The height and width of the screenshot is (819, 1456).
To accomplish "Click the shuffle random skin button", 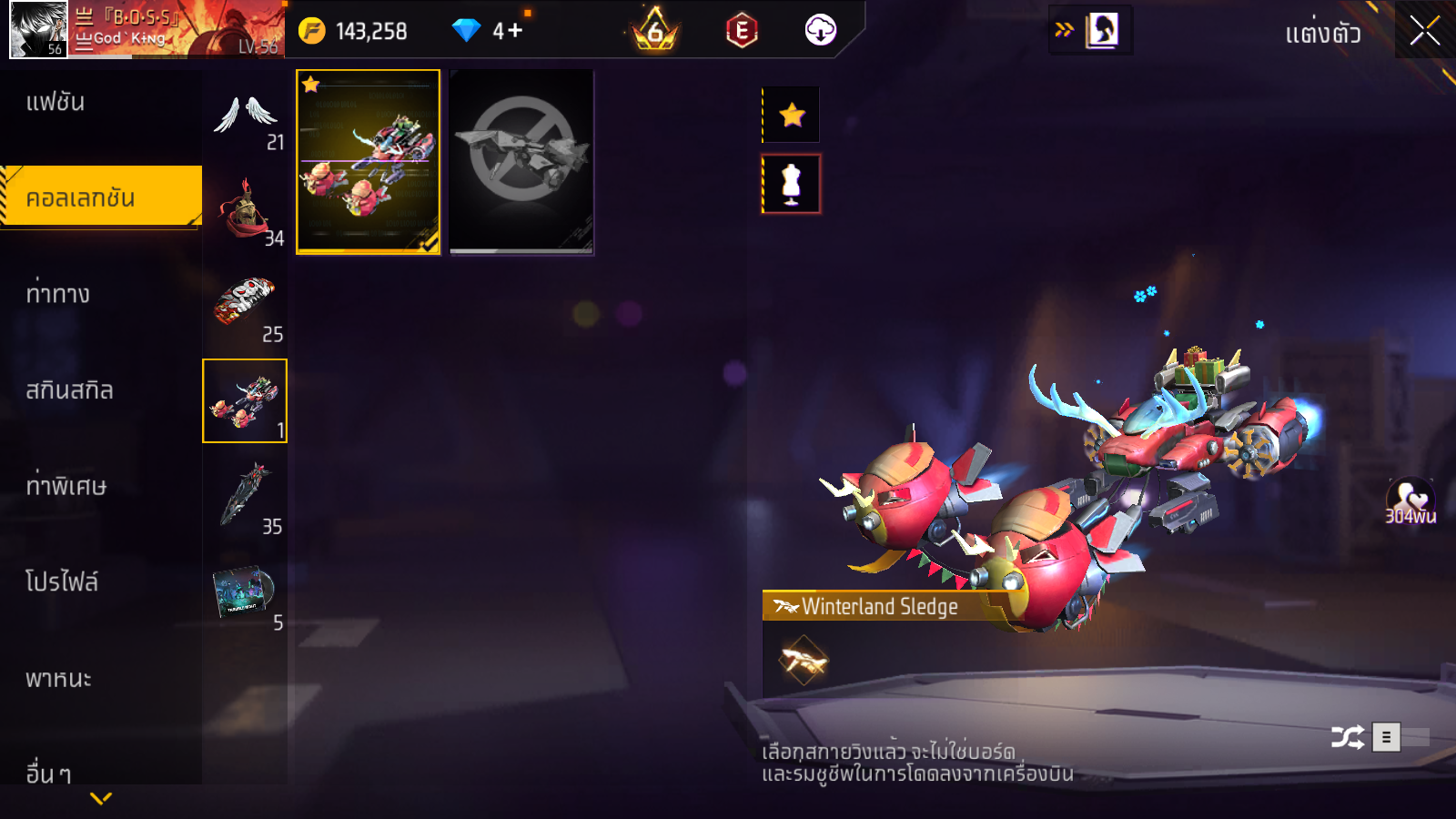I will point(1348,736).
